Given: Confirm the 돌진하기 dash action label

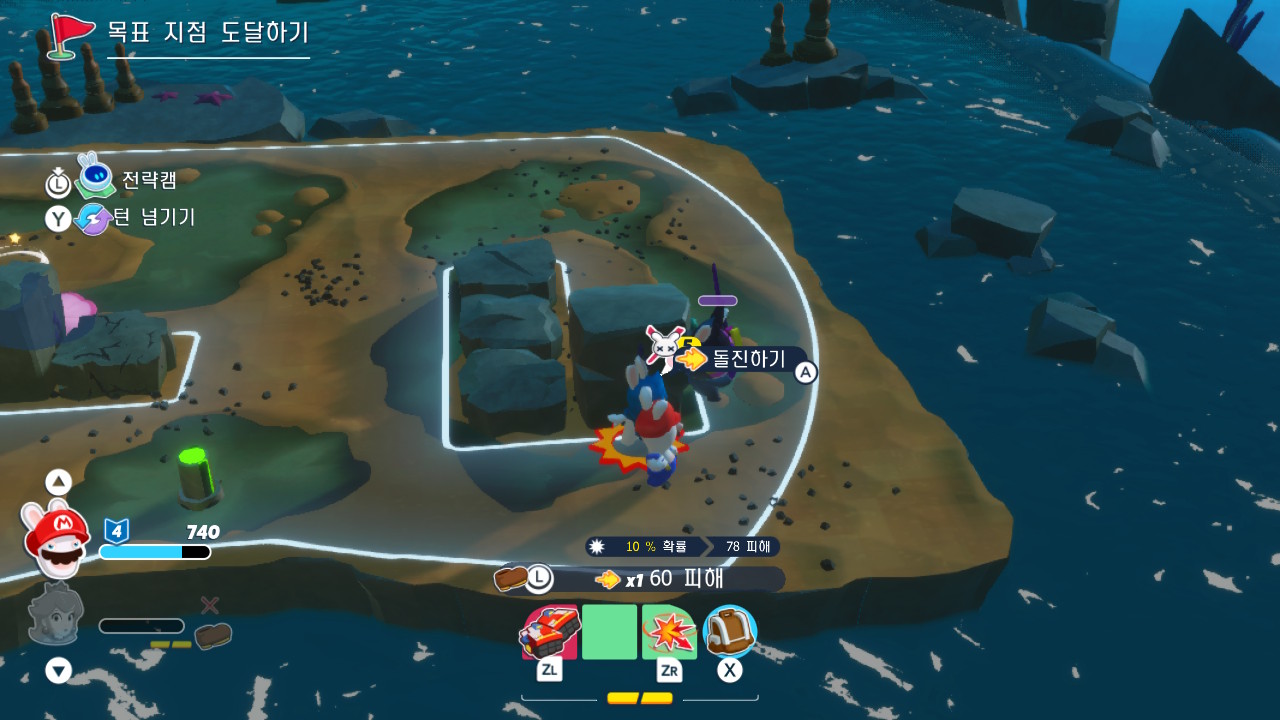Looking at the screenshot, I should pyautogui.click(x=748, y=359).
